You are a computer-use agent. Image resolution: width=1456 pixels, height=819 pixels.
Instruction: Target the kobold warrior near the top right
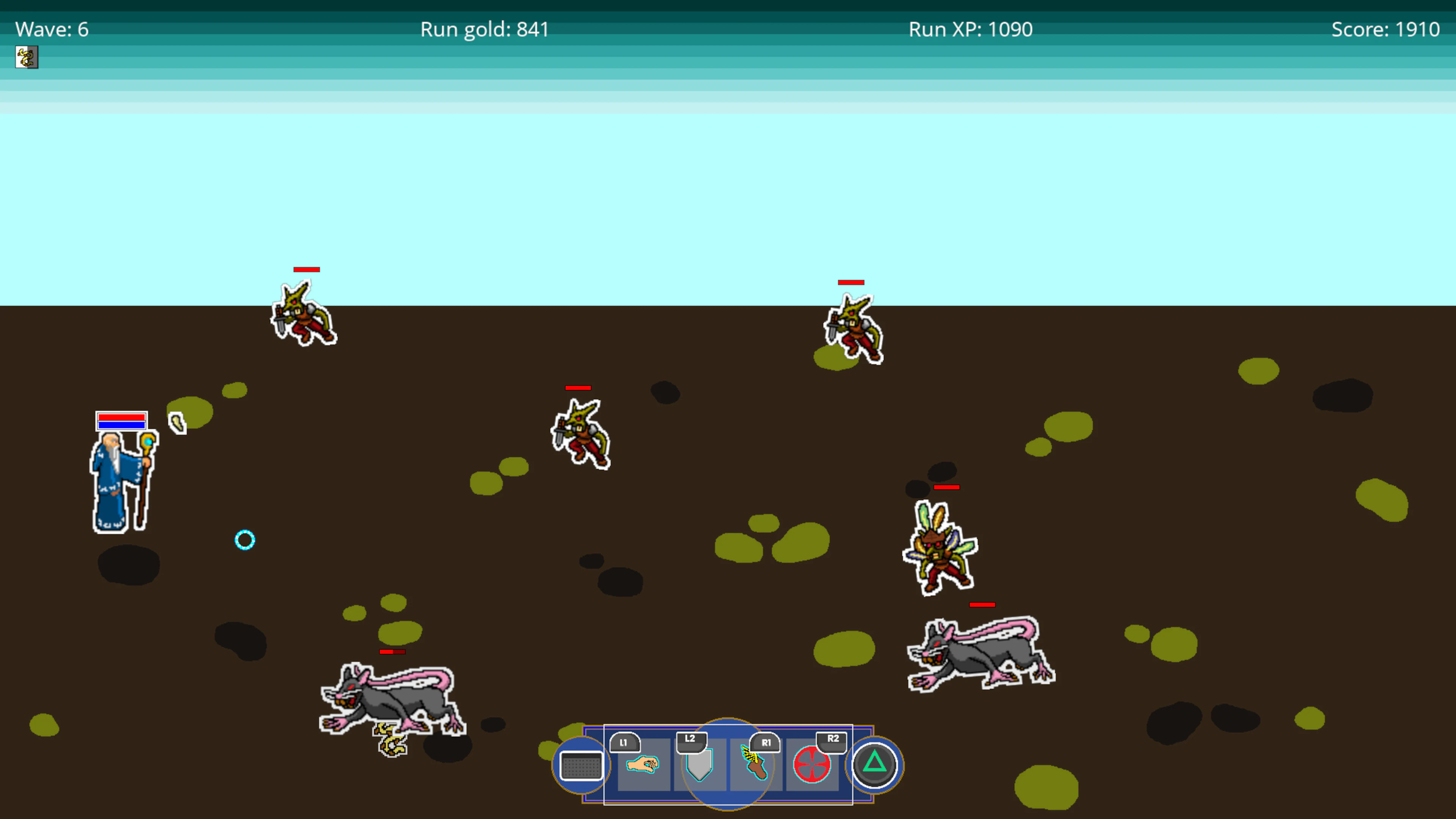coord(854,328)
